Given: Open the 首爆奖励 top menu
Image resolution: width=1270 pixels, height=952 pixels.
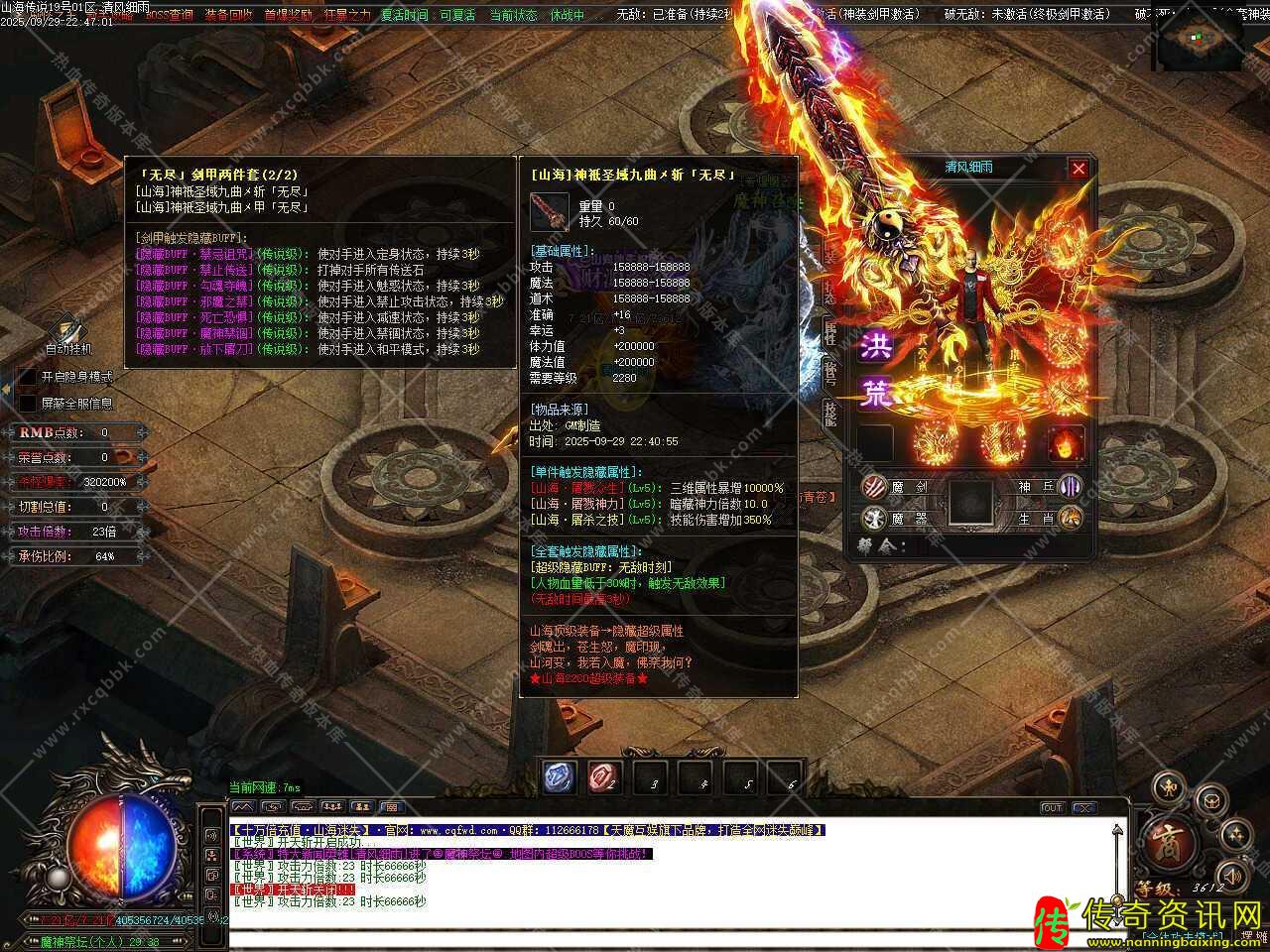Looking at the screenshot, I should click(x=288, y=15).
